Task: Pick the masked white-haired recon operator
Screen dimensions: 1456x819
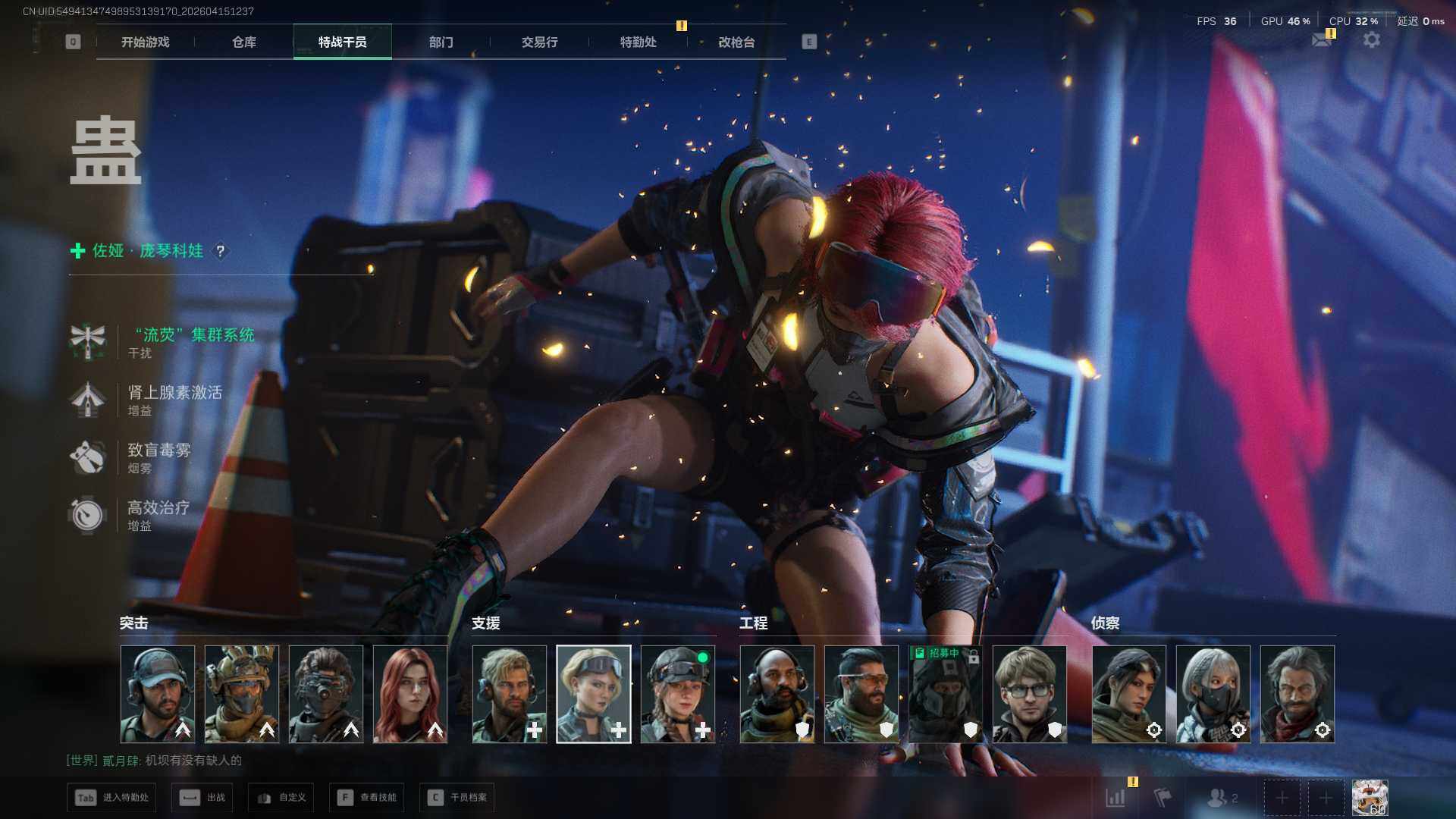Action: [1213, 694]
